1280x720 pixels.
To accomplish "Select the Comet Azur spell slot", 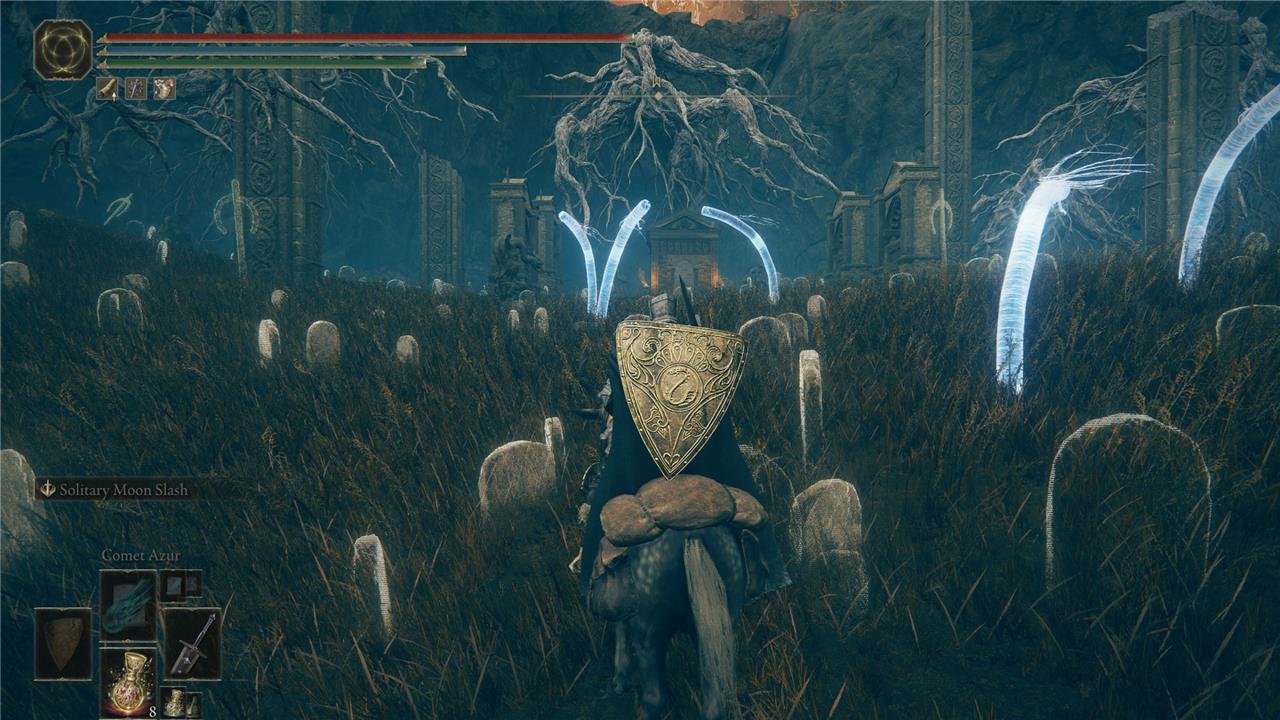I will pos(128,604).
